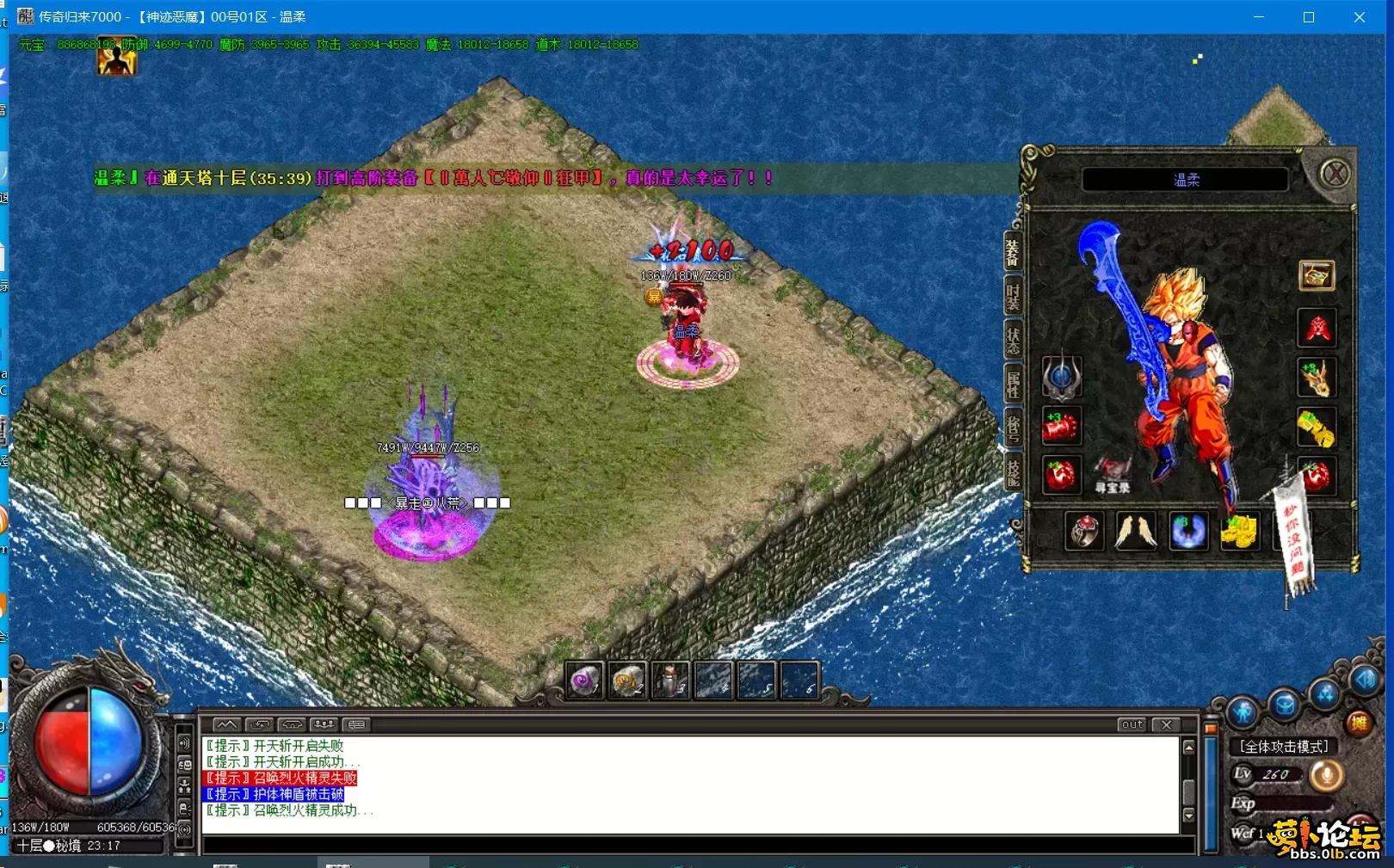
Task: Switch the 全体攻击模式 attack mode
Action: click(1285, 746)
